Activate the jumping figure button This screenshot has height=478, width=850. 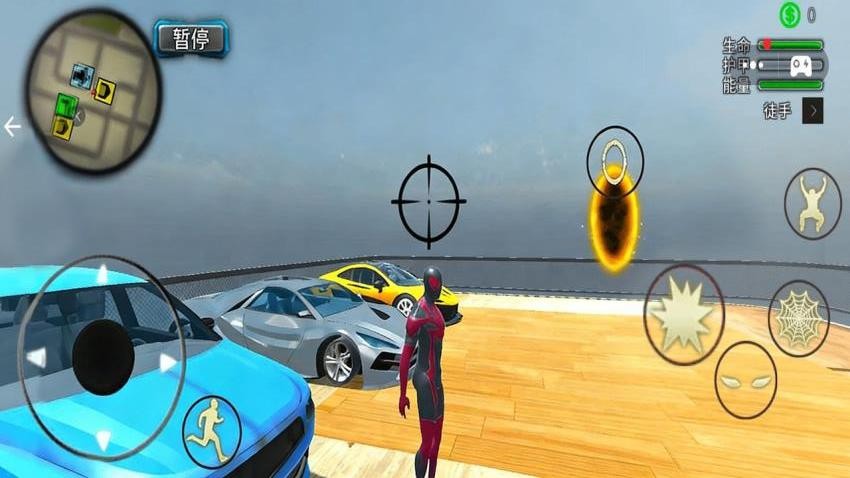(x=812, y=203)
